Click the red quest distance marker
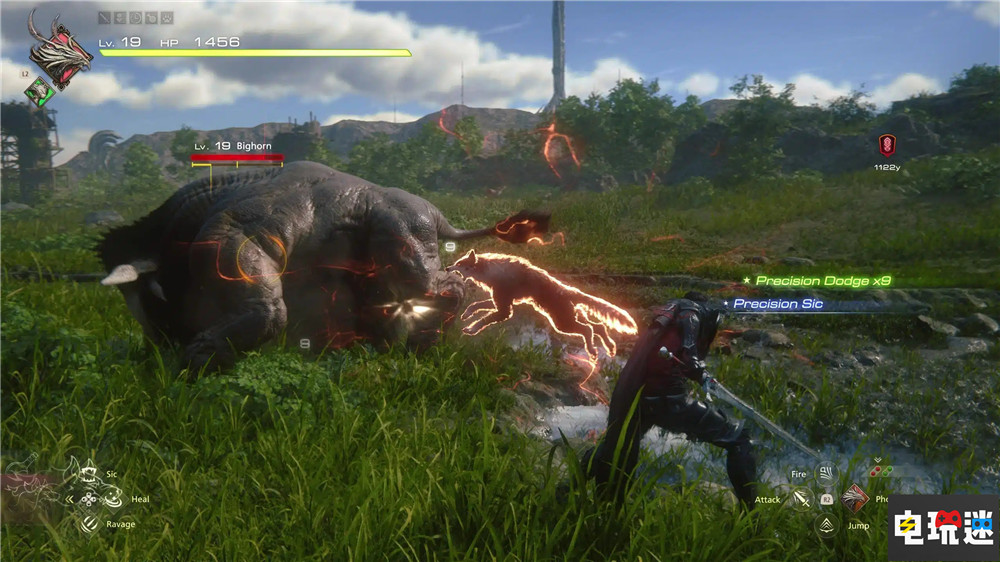1000x562 pixels. (886, 146)
